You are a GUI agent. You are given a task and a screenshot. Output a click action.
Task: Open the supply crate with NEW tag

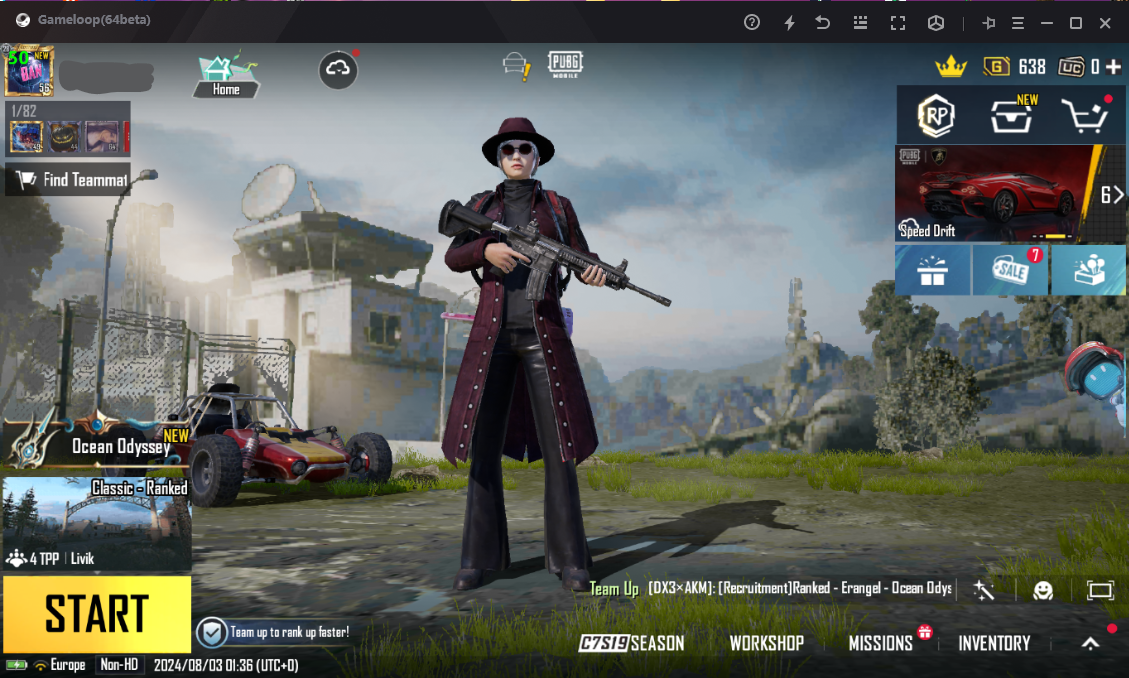coord(1011,116)
